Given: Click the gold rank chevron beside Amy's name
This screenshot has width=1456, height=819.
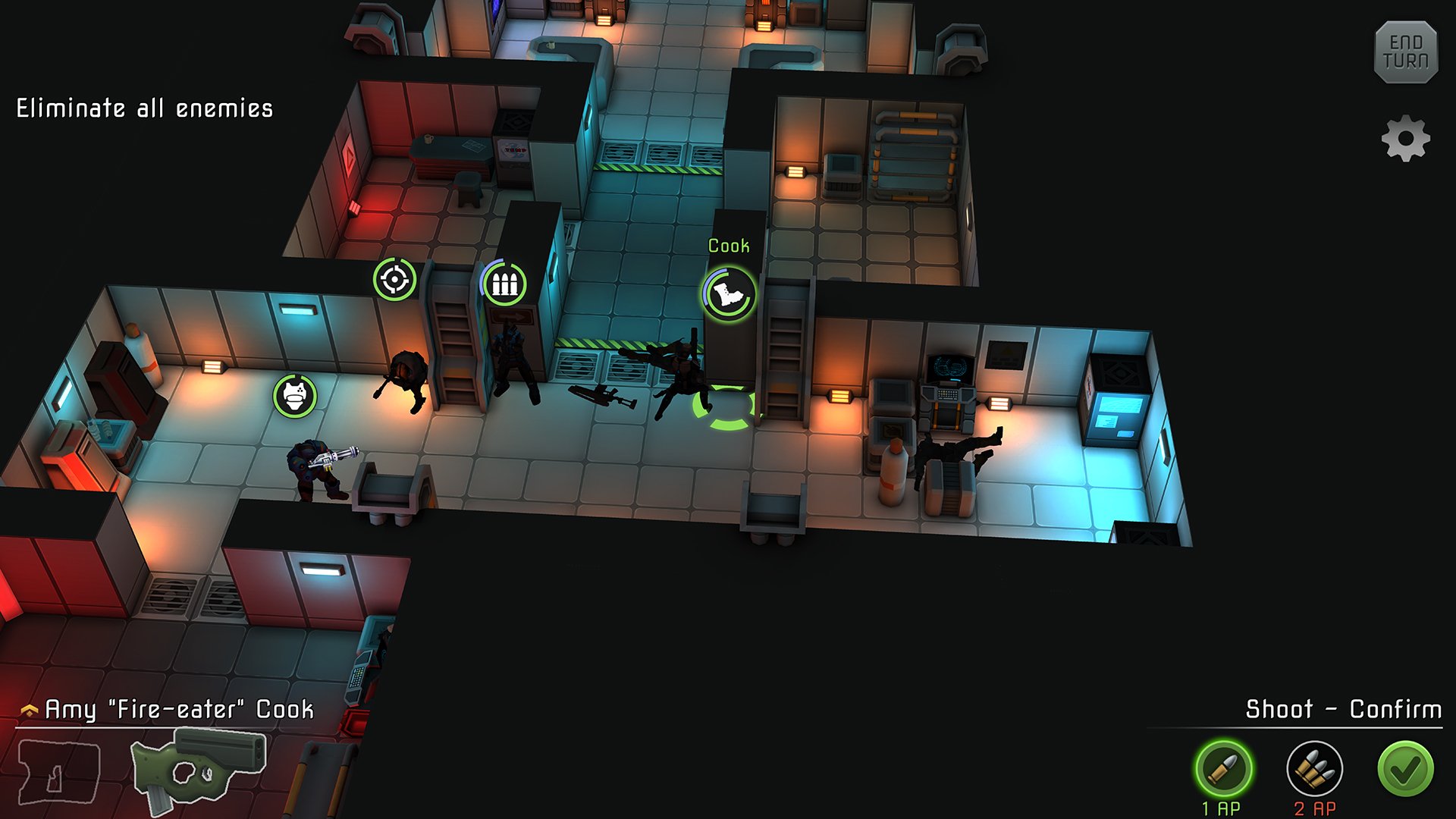Looking at the screenshot, I should click(x=29, y=709).
